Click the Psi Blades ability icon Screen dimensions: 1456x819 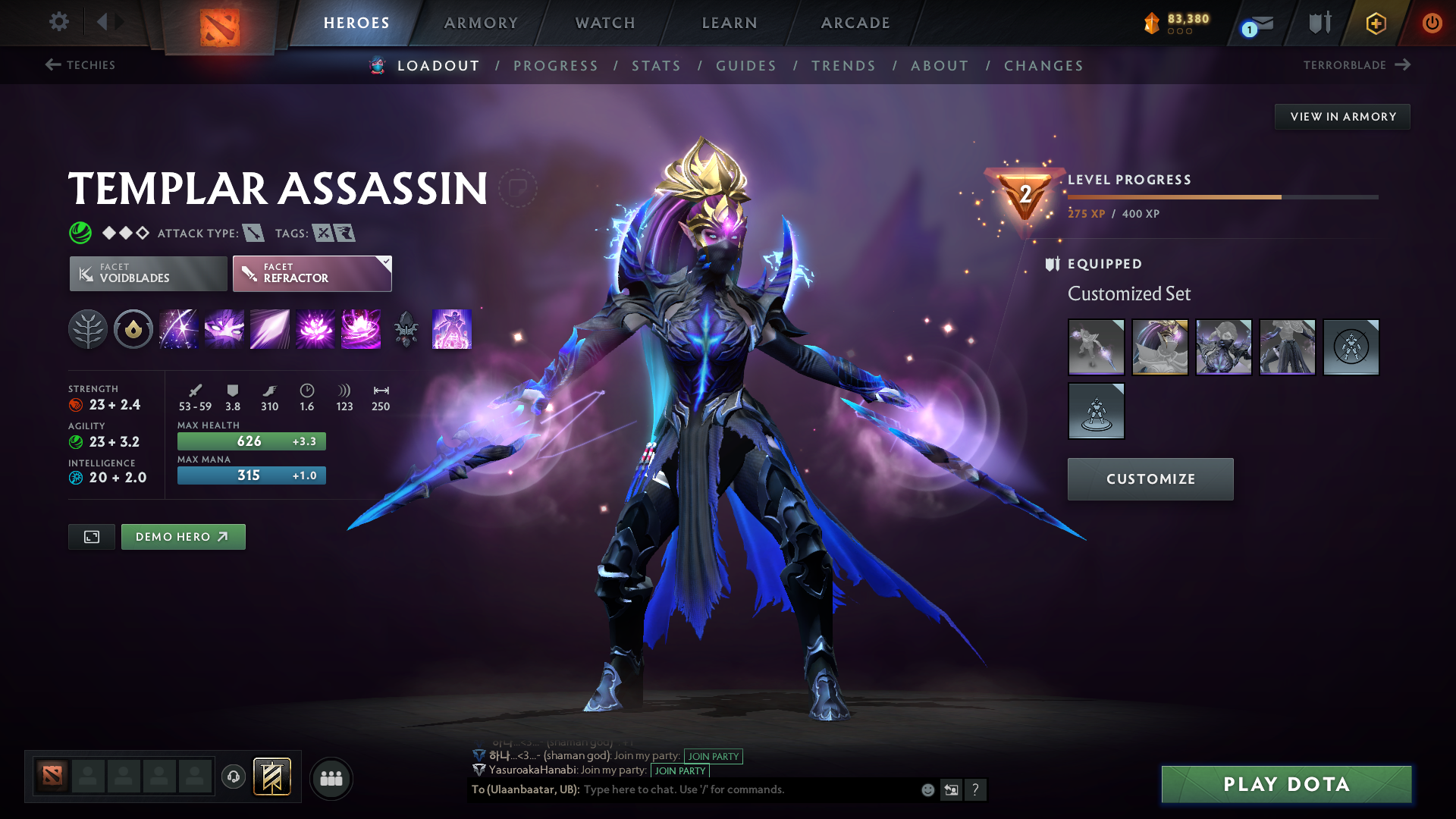(269, 329)
